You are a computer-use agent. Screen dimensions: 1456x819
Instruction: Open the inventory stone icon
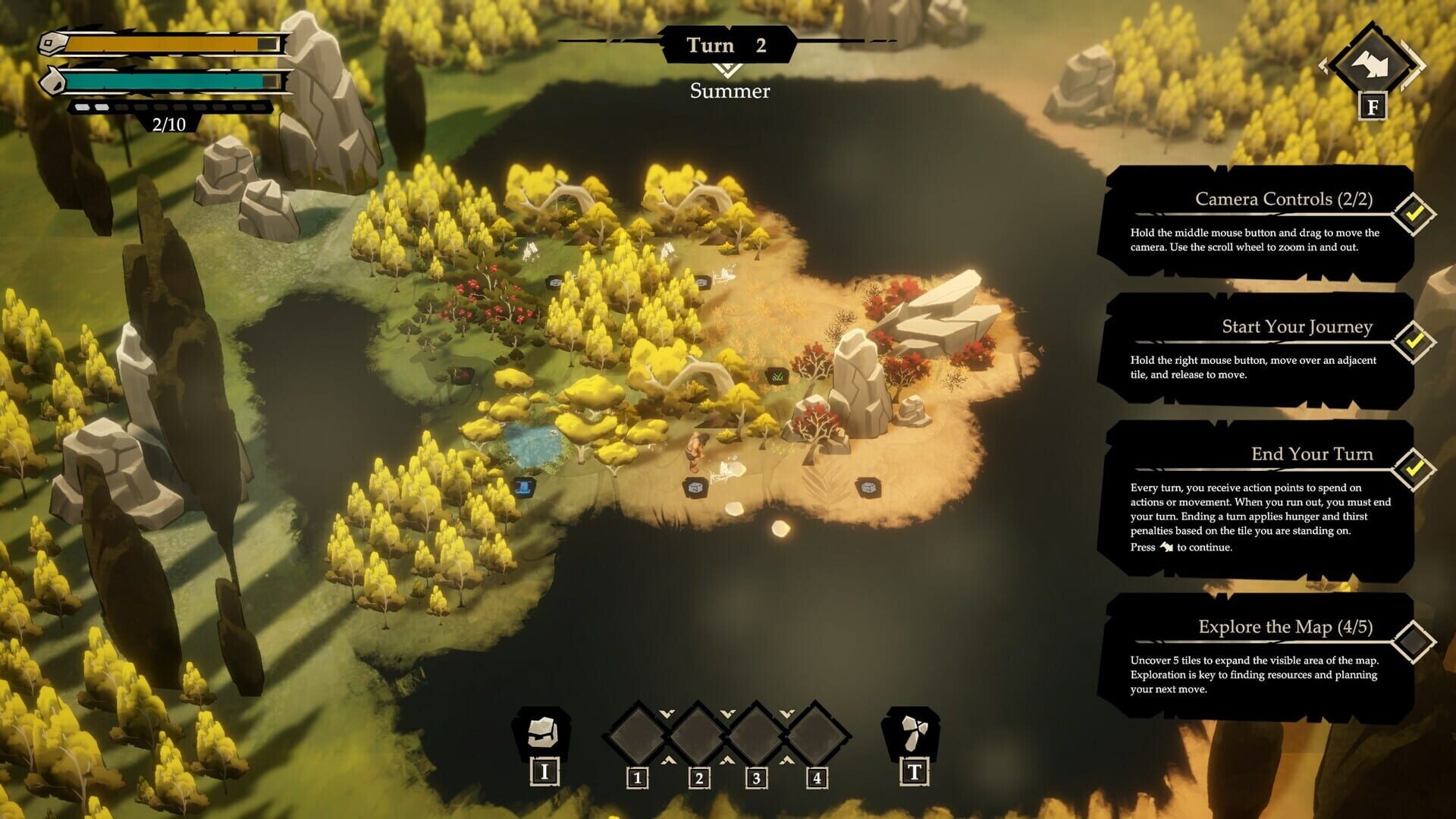pos(543,732)
